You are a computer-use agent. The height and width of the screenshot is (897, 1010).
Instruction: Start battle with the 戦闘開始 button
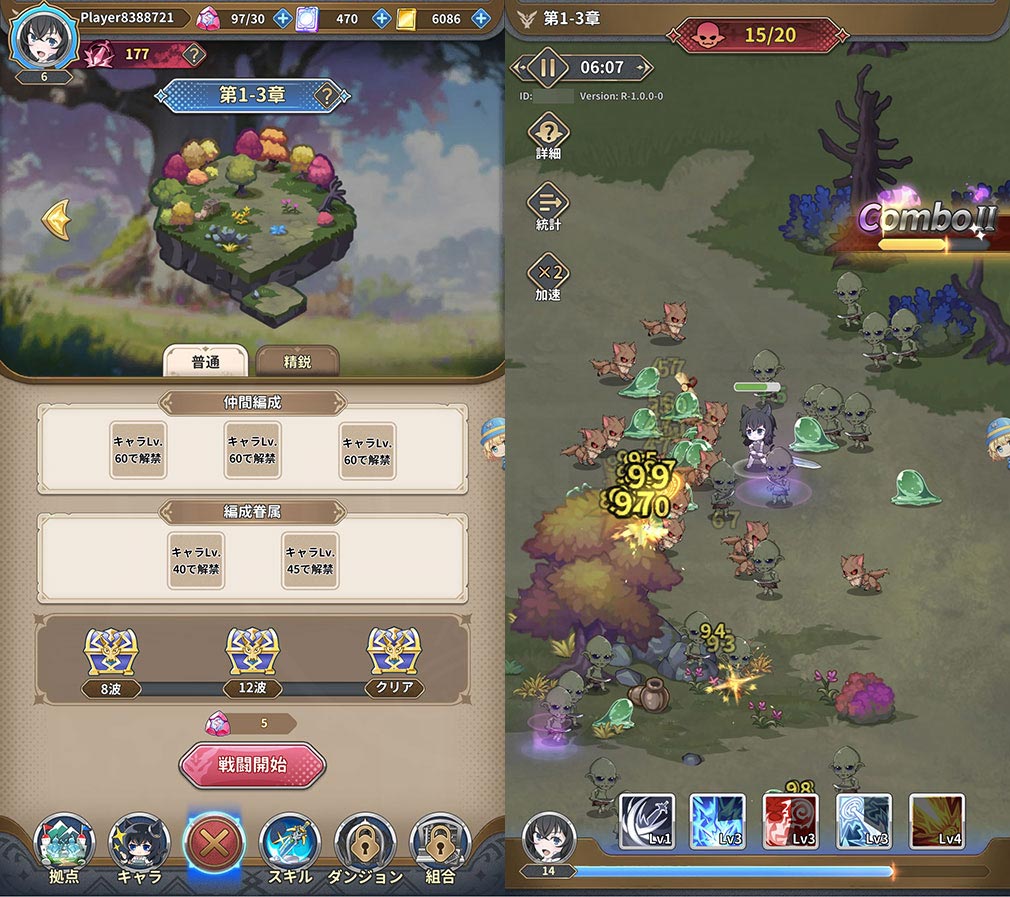[252, 766]
